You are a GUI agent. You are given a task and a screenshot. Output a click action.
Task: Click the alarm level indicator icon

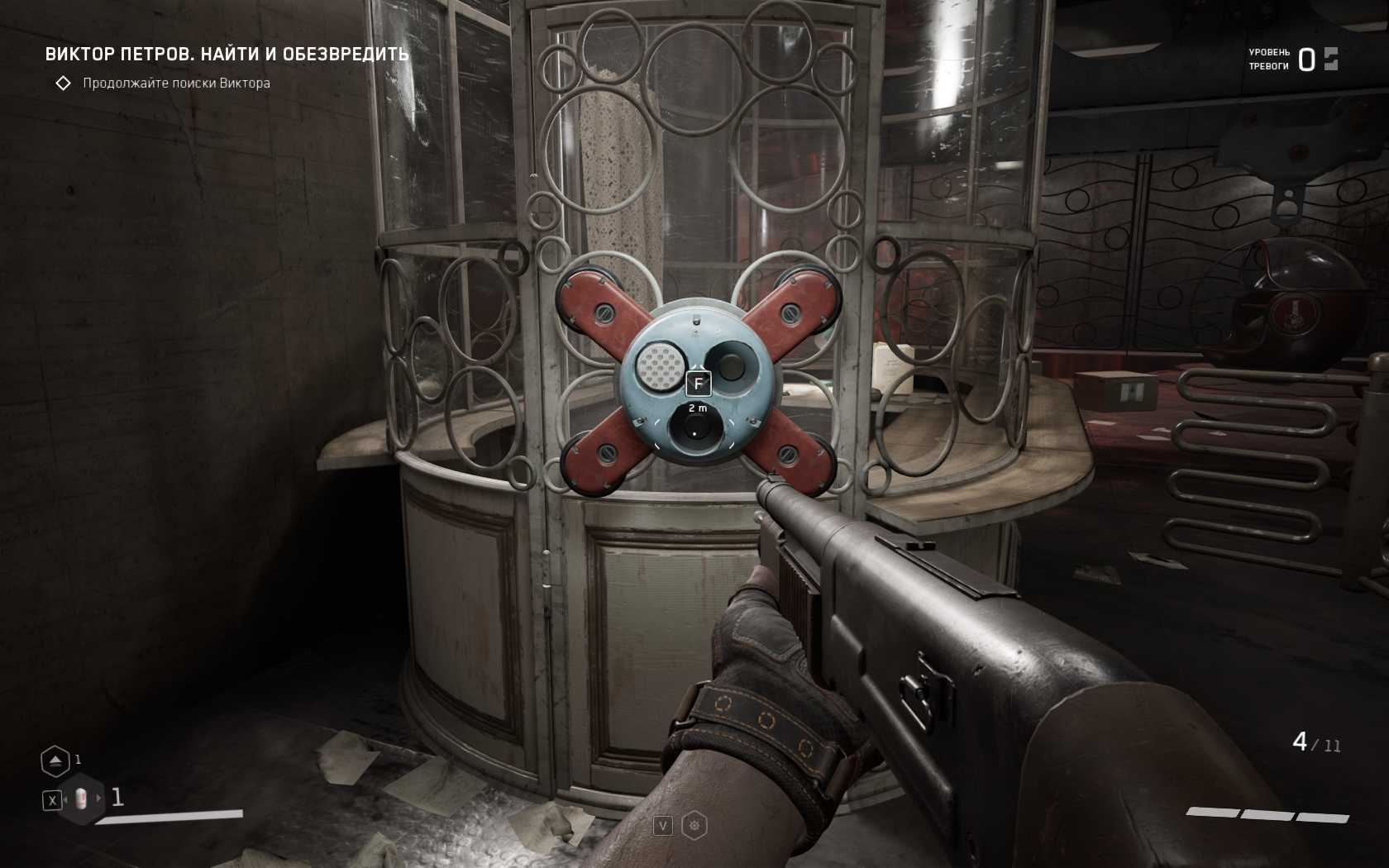click(1330, 59)
